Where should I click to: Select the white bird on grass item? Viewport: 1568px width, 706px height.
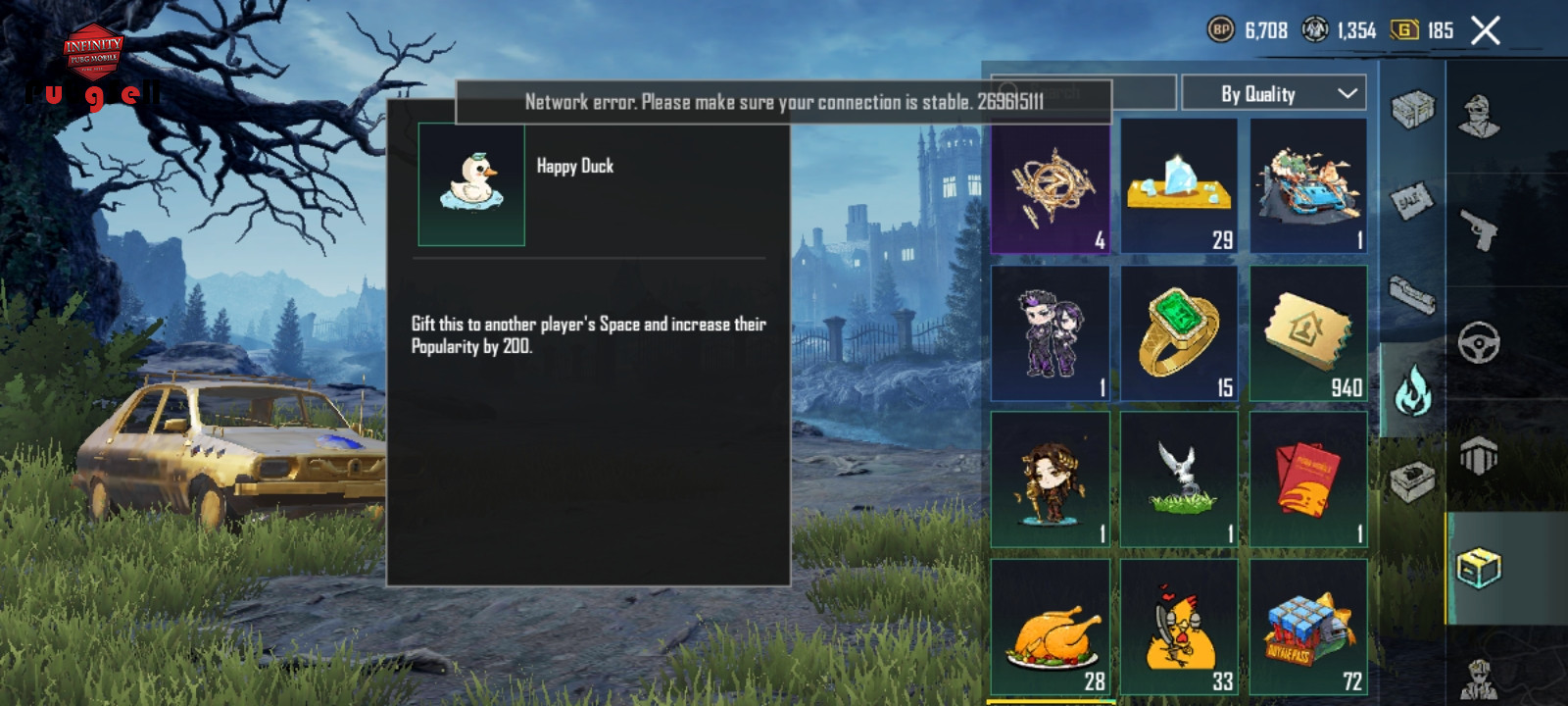(1179, 479)
